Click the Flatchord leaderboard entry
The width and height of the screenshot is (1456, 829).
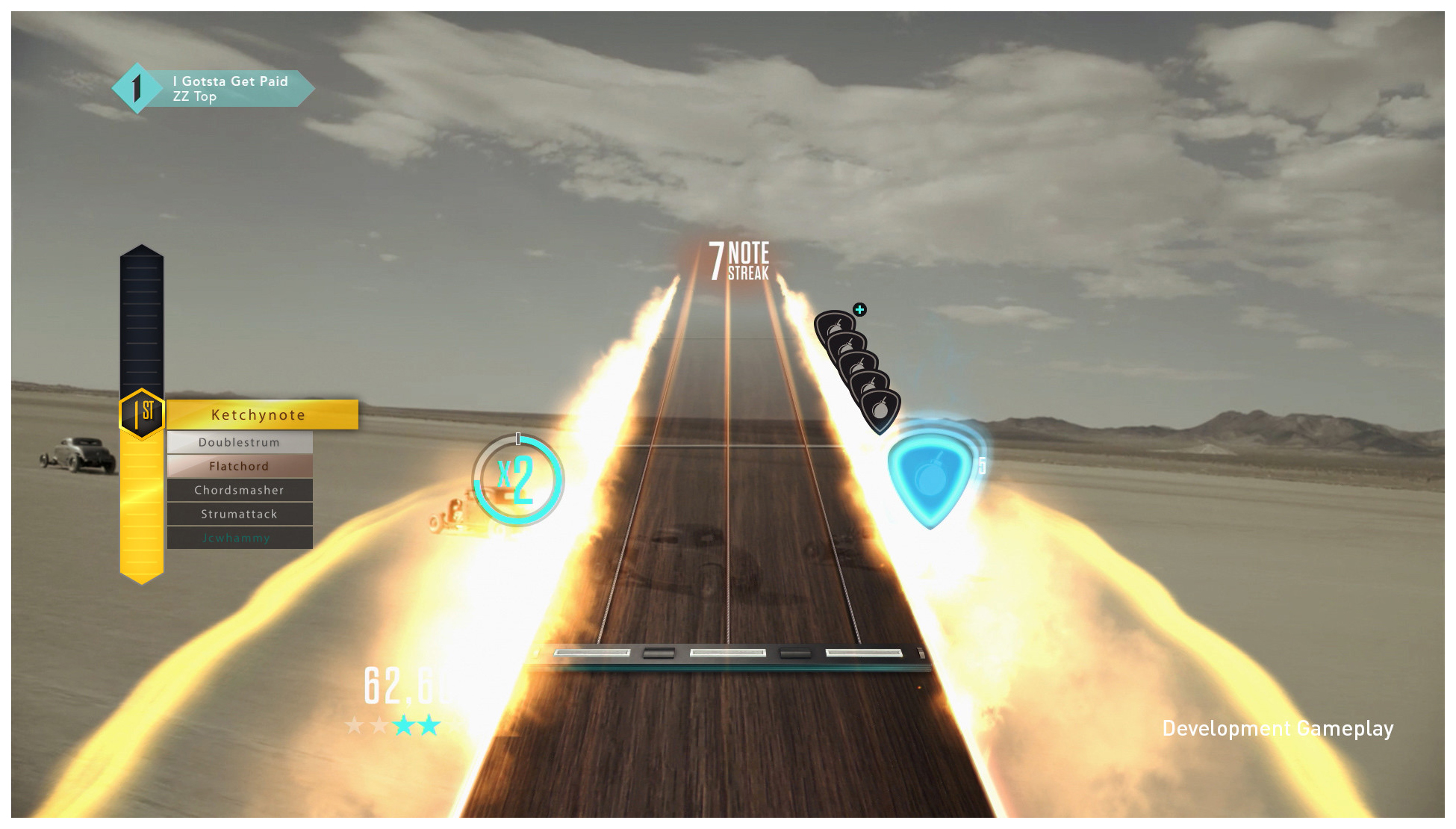pos(239,466)
